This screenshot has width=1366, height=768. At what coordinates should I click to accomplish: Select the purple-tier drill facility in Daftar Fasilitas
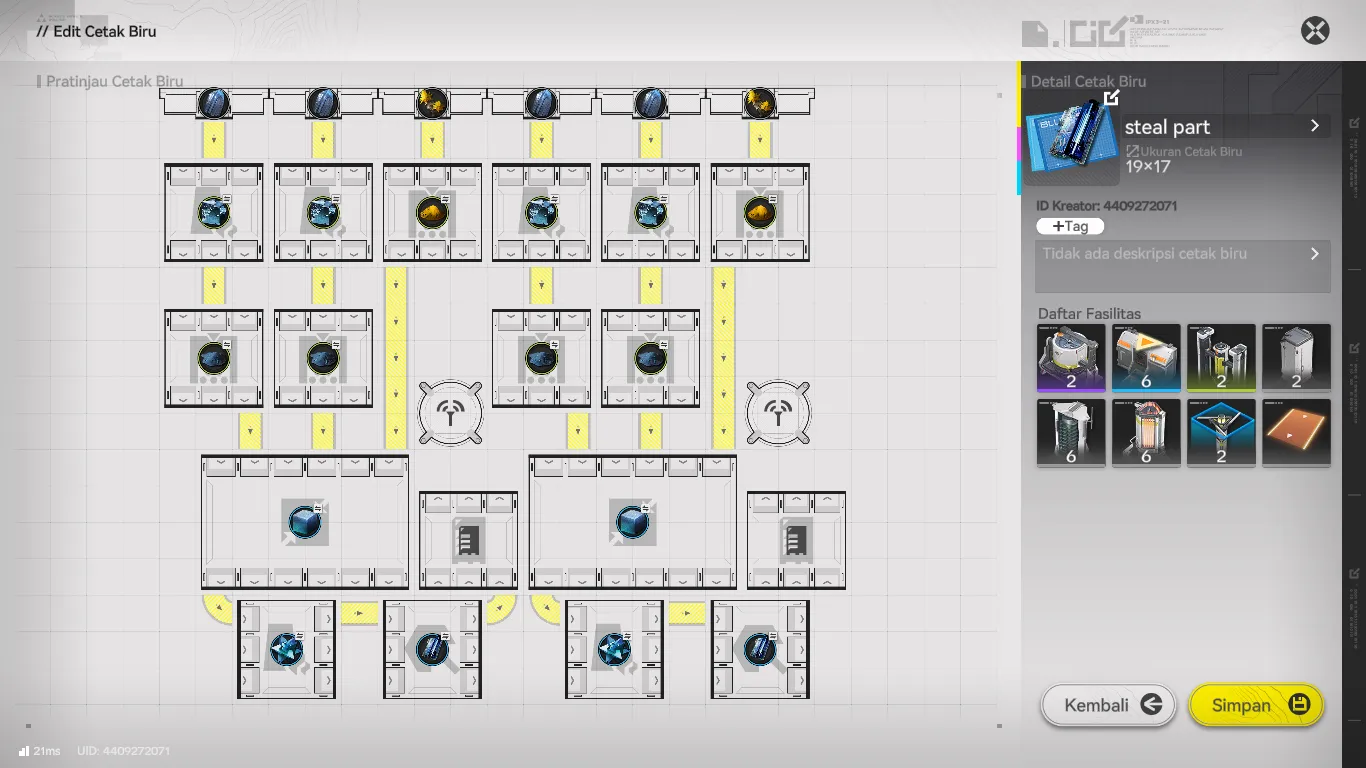1071,357
